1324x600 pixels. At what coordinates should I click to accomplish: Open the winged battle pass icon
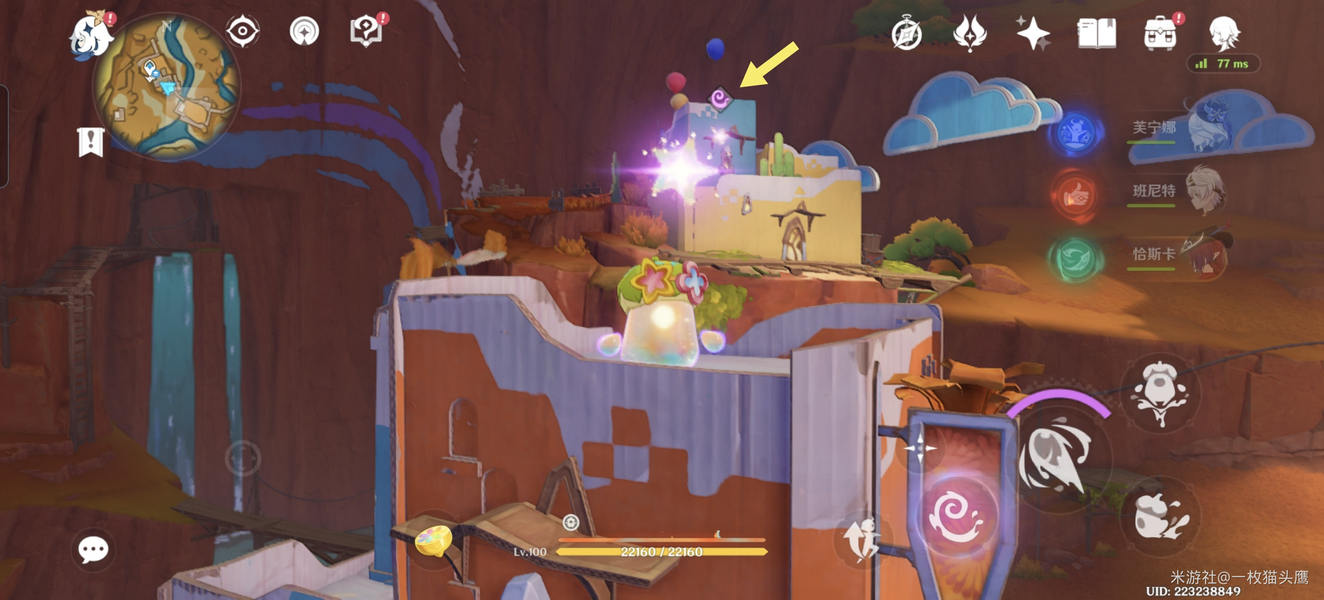click(x=969, y=34)
